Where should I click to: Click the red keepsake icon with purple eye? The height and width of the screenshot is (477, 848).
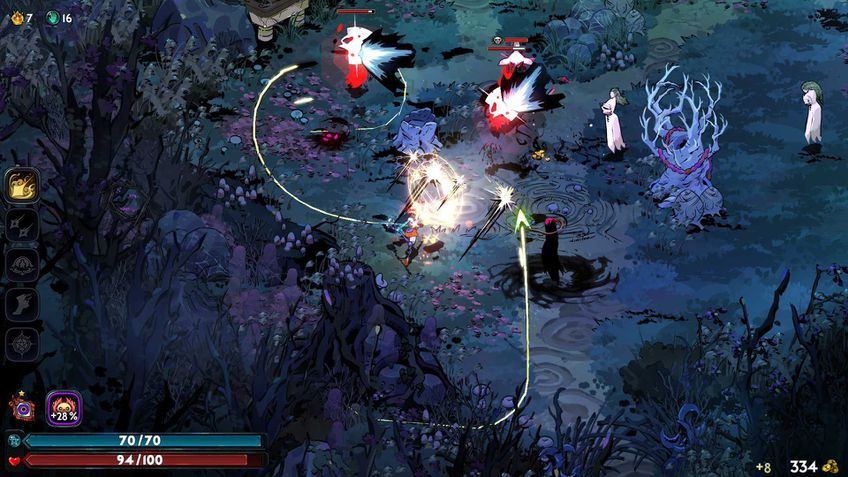tap(22, 407)
